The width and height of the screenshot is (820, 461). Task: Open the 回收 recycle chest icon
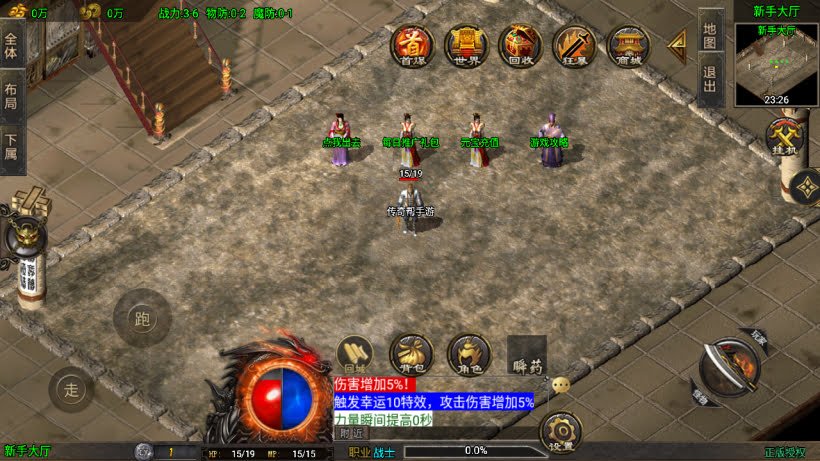pyautogui.click(x=520, y=46)
